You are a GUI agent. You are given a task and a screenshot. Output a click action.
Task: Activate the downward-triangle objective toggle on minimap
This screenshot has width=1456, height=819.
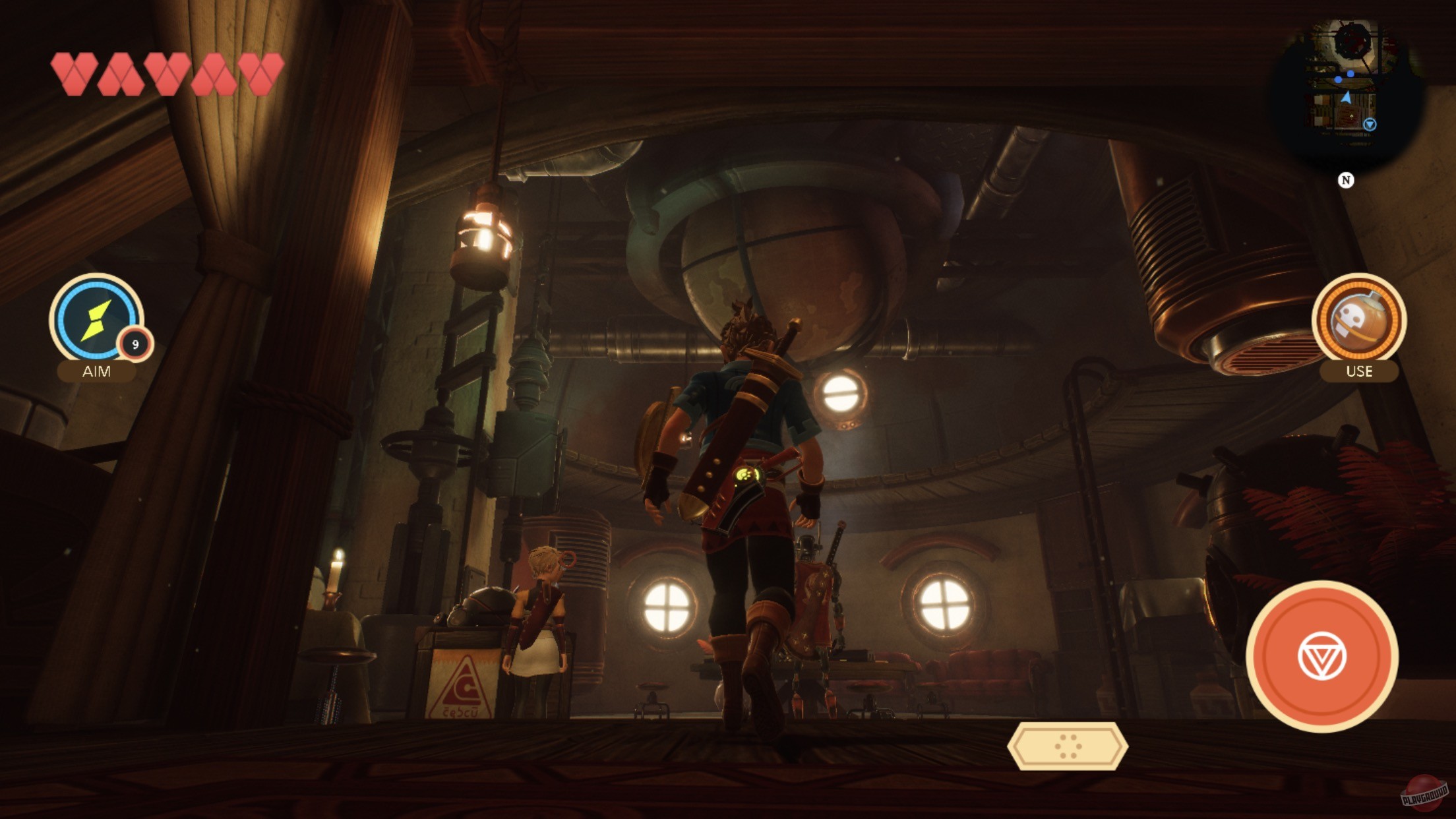(x=1370, y=125)
